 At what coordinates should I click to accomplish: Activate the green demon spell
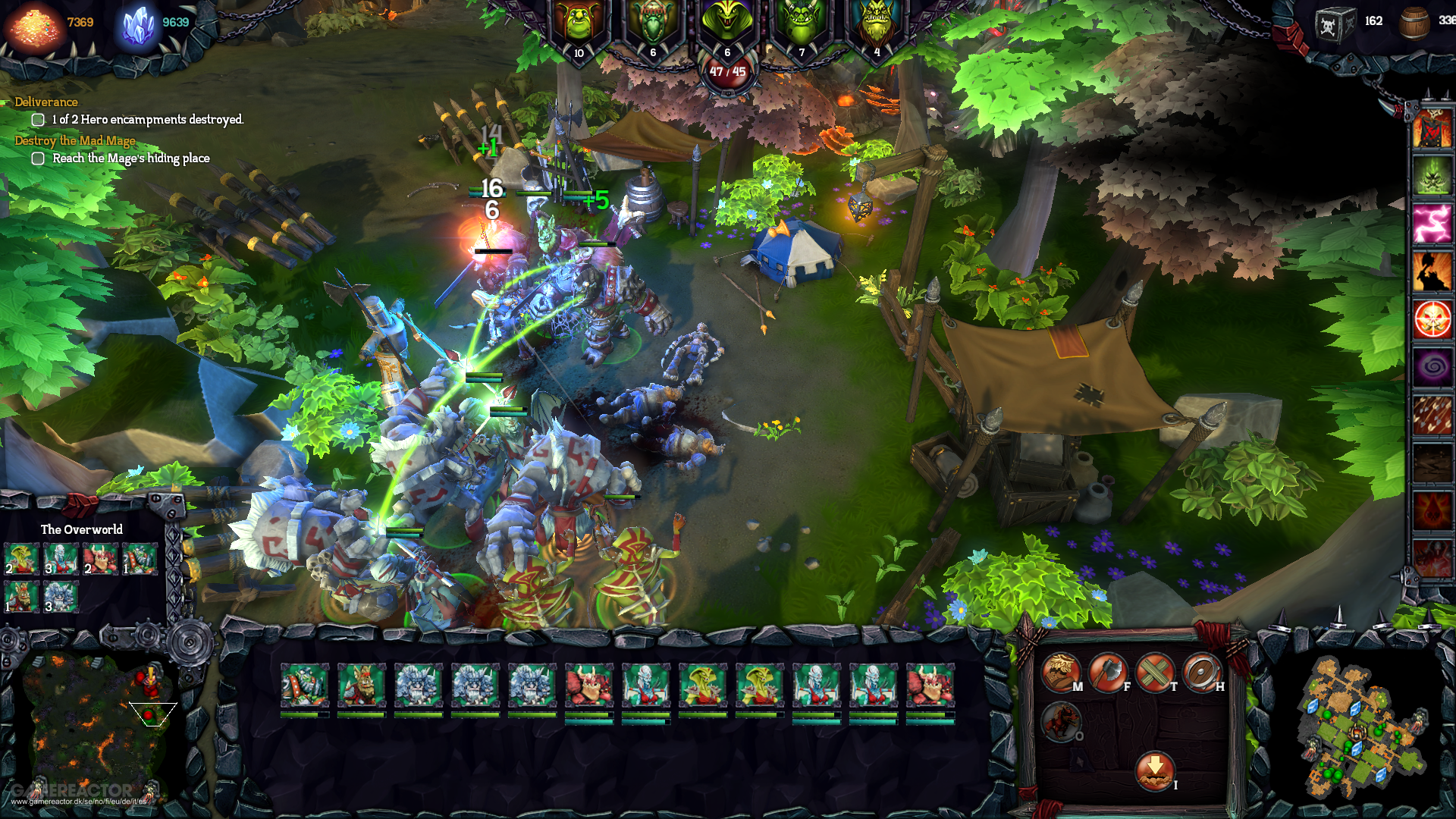click(1432, 176)
